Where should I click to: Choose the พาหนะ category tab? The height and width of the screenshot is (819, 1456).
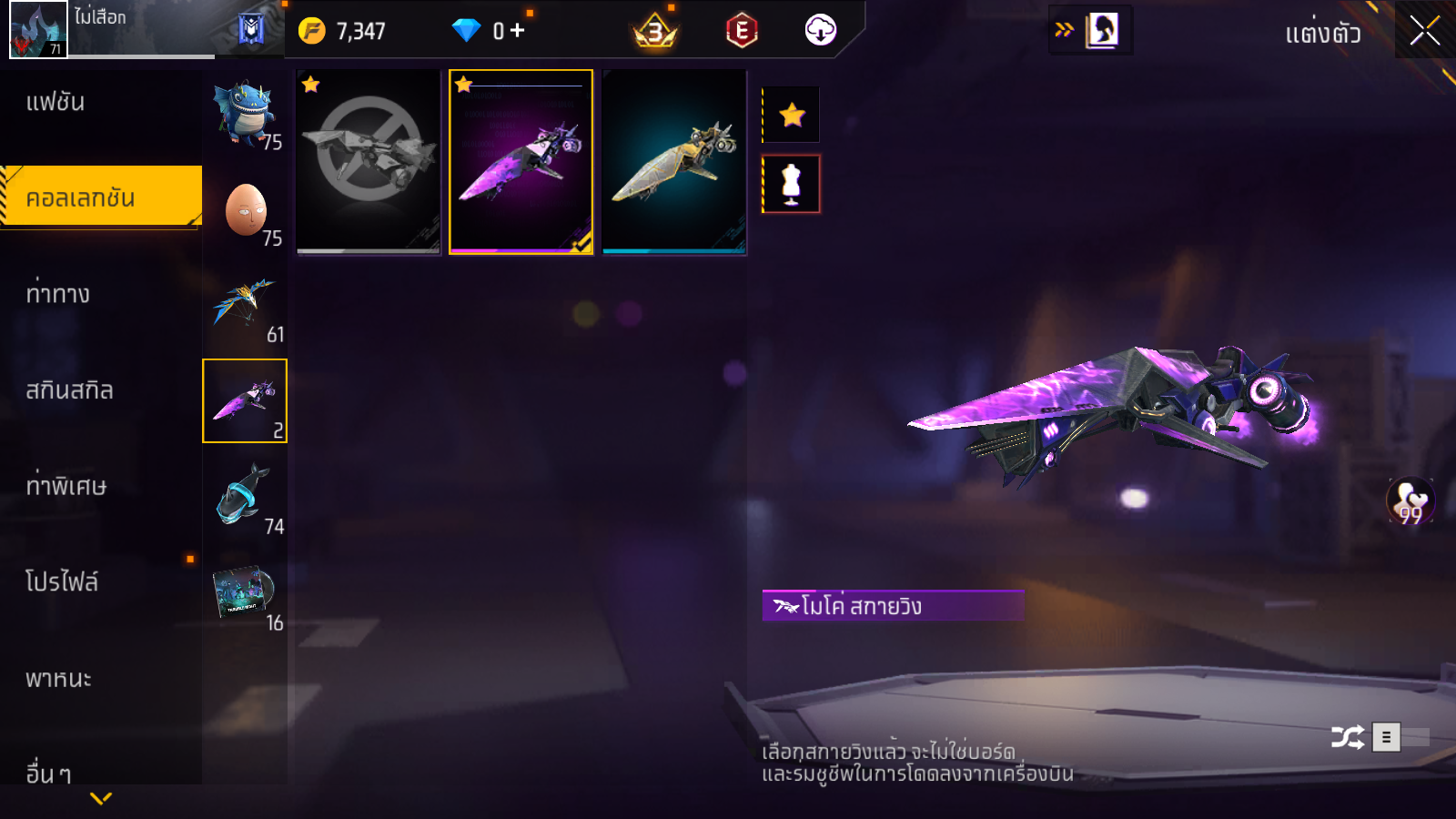pyautogui.click(x=58, y=679)
